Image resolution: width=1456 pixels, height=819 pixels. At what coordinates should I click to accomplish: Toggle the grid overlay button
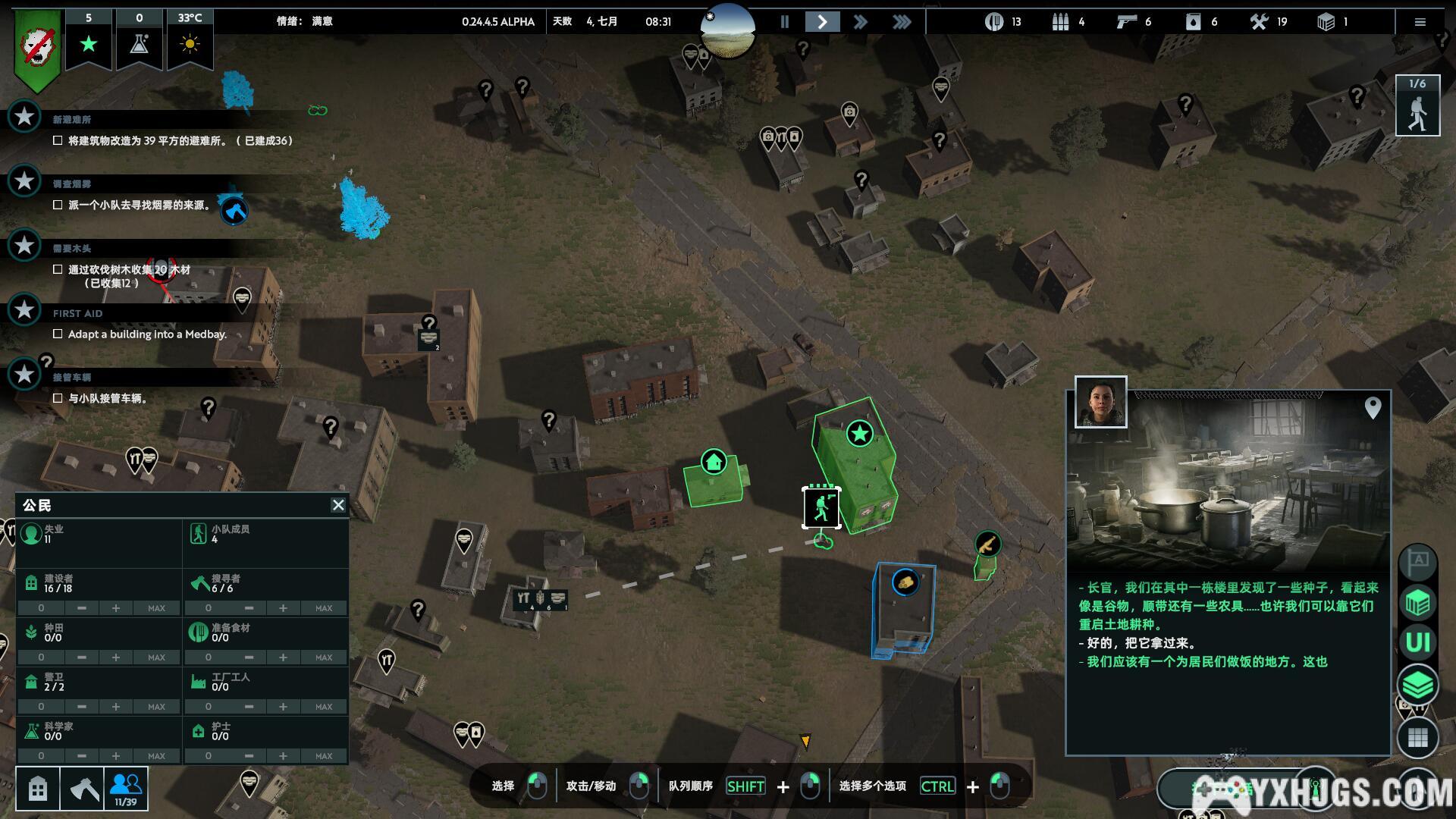tap(1417, 737)
